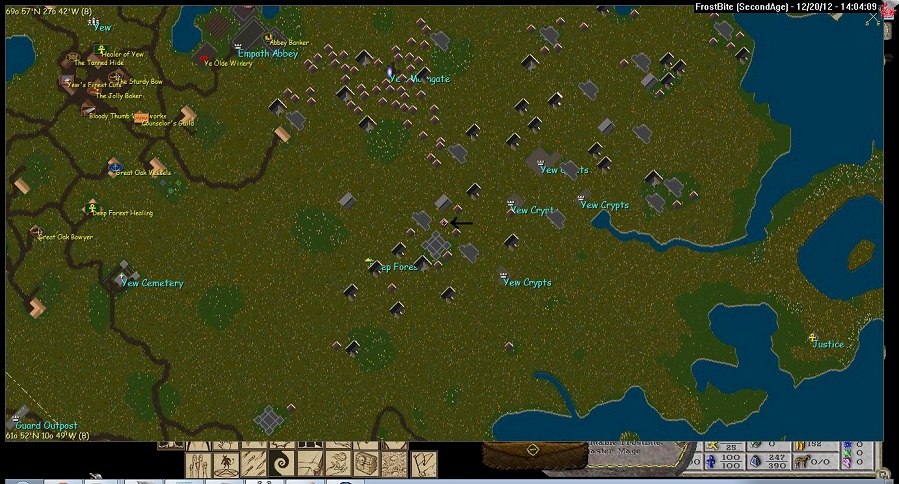This screenshot has height=484, width=899.
Task: Click the treasure chest hotbar icon
Action: [367, 463]
